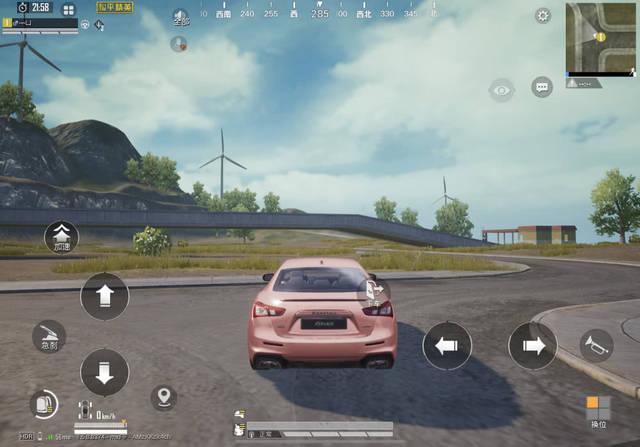Tap the 和平精英 yellow label
This screenshot has width=640, height=447.
[x=116, y=7]
